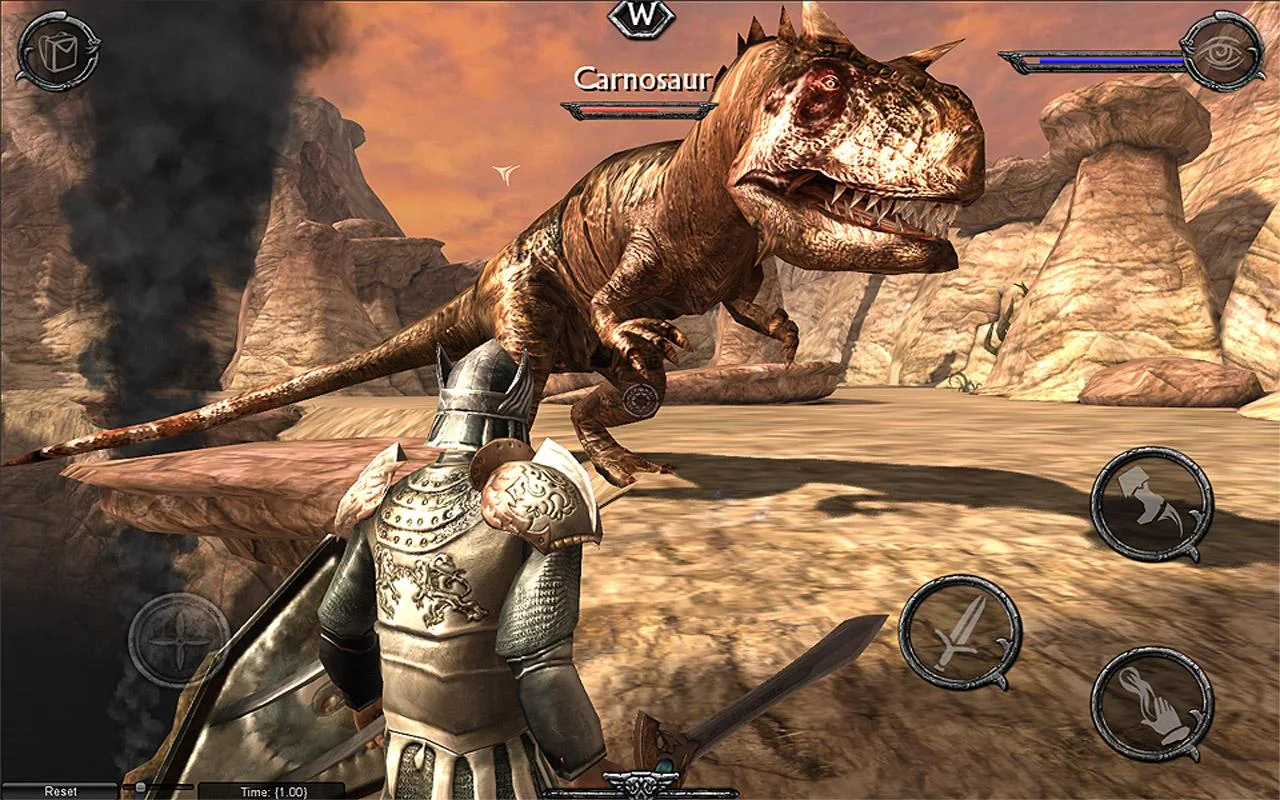The image size is (1280, 800).
Task: Attack using the sword button
Action: [959, 632]
